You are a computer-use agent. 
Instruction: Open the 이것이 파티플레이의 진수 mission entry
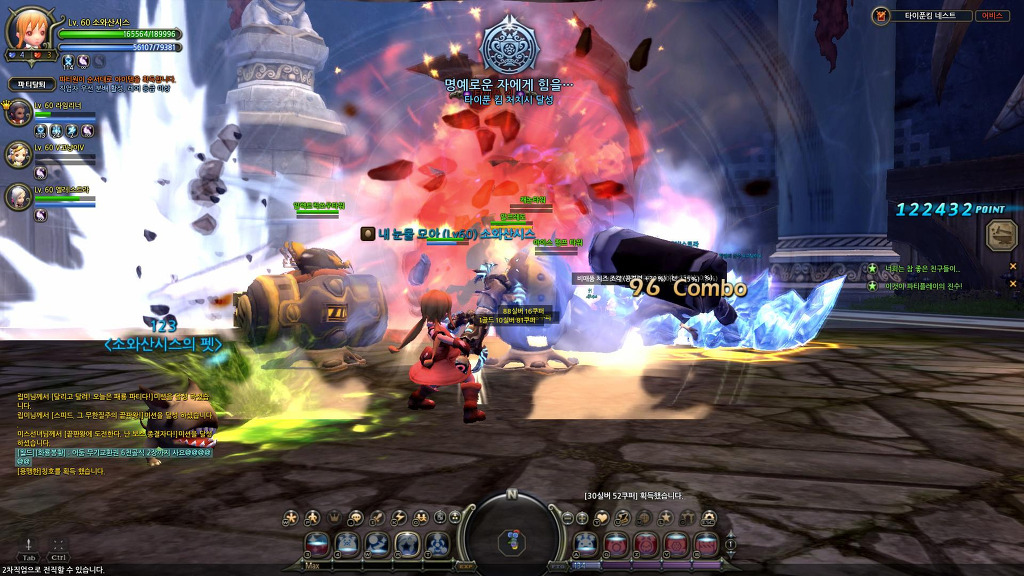coord(927,286)
